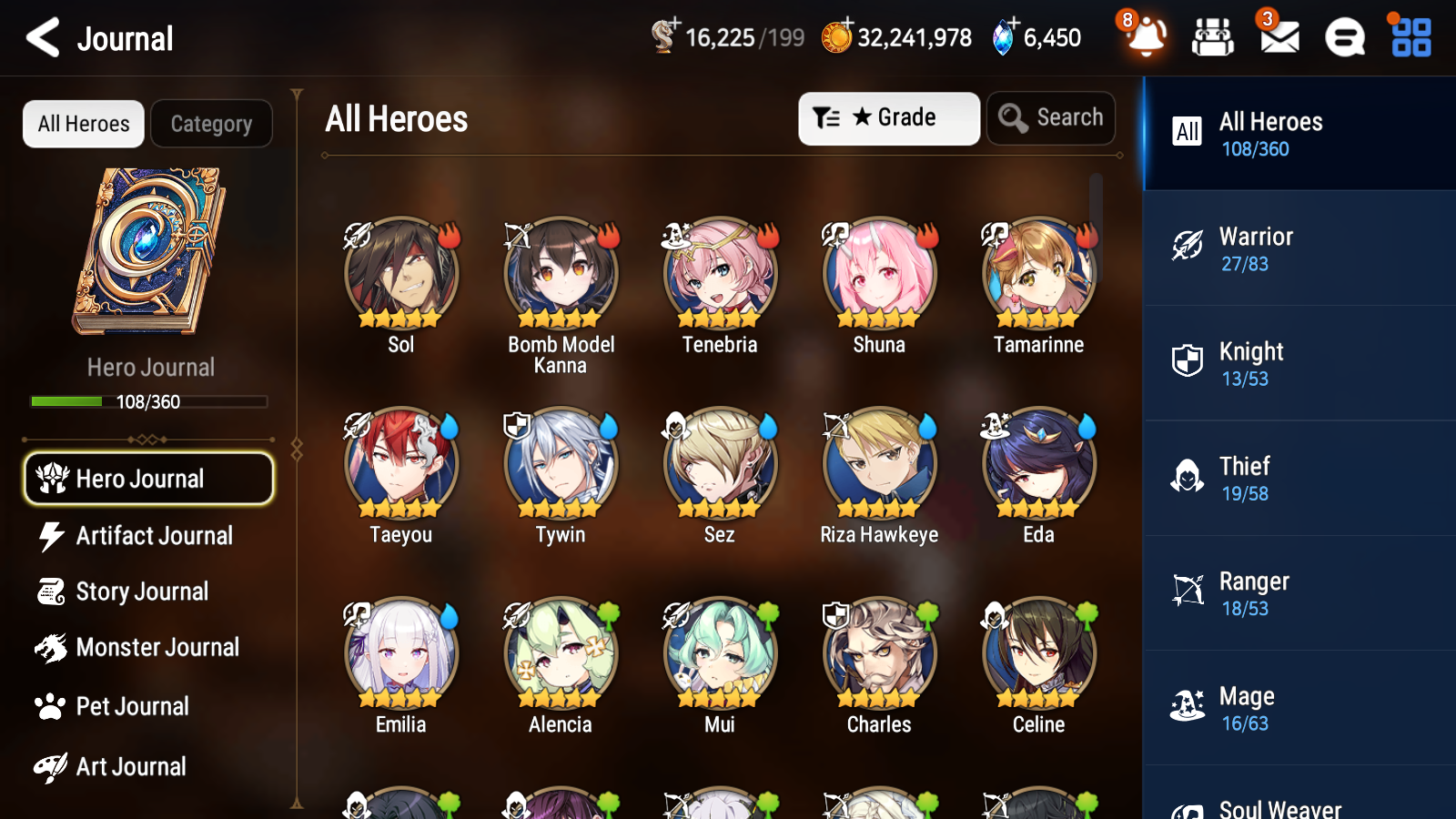Open the Story Journal entry
1456x819 pixels.
pos(142,591)
